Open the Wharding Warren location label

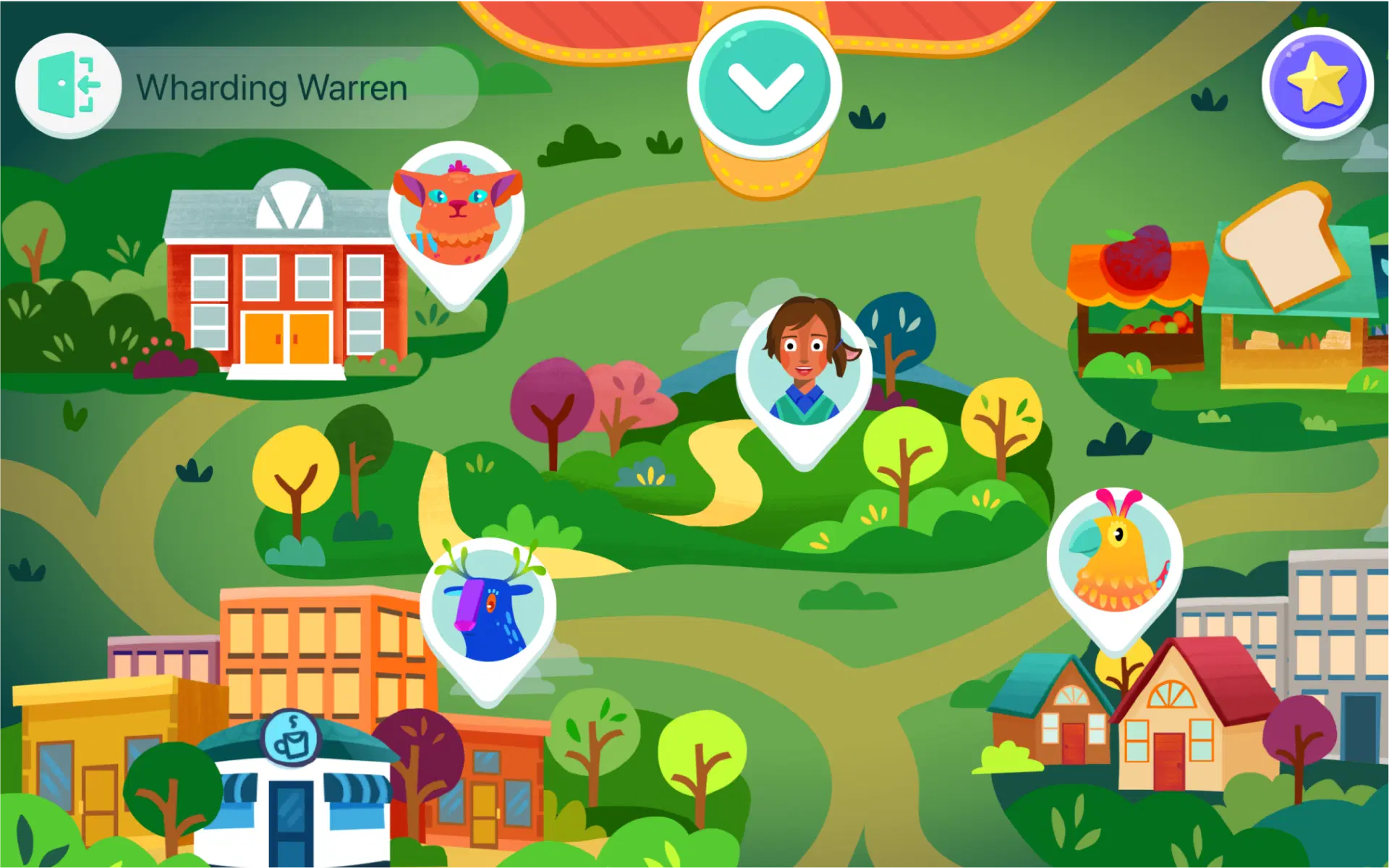click(273, 87)
